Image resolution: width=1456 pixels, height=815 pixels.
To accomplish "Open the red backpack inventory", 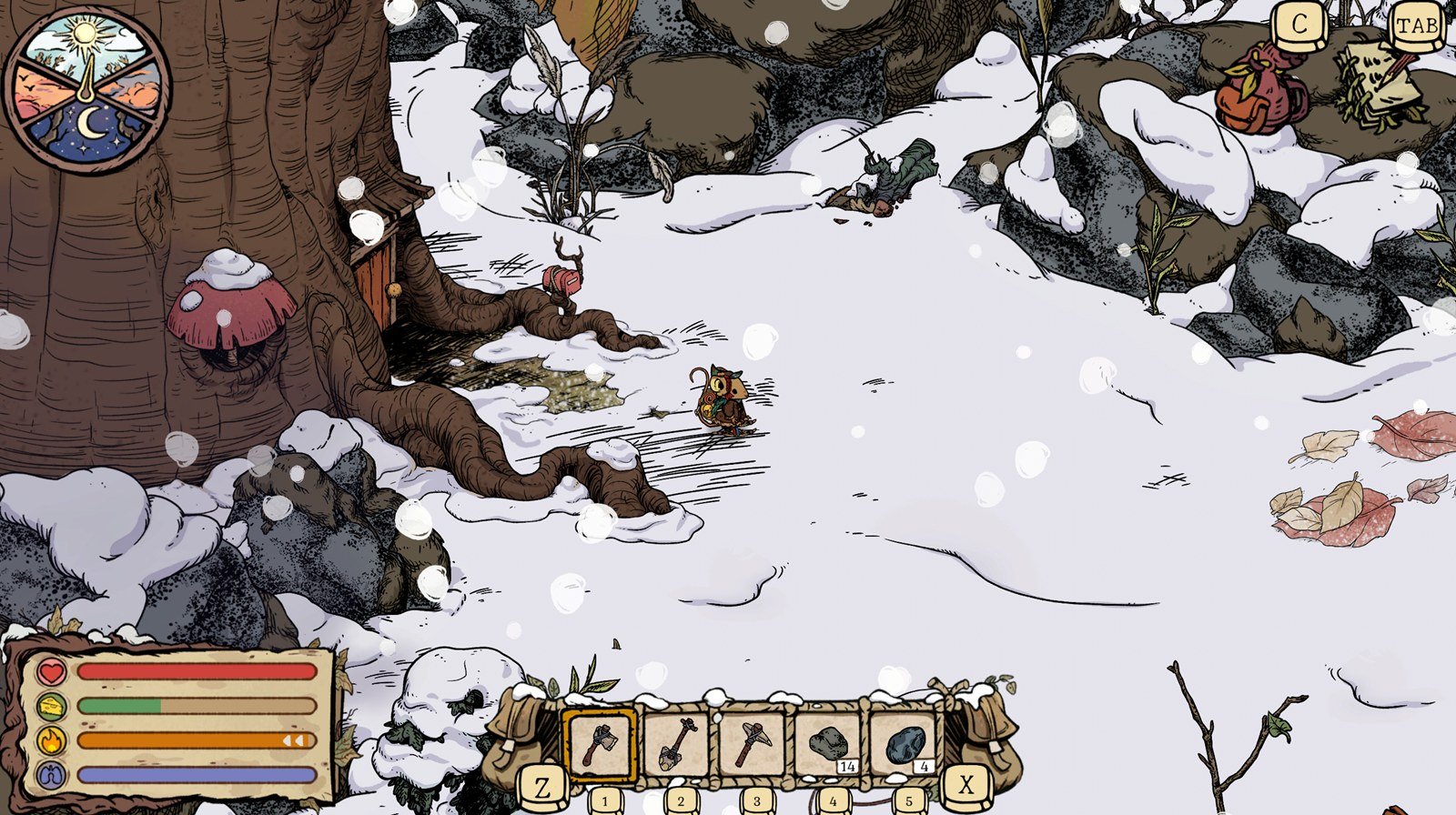I will 1260,88.
